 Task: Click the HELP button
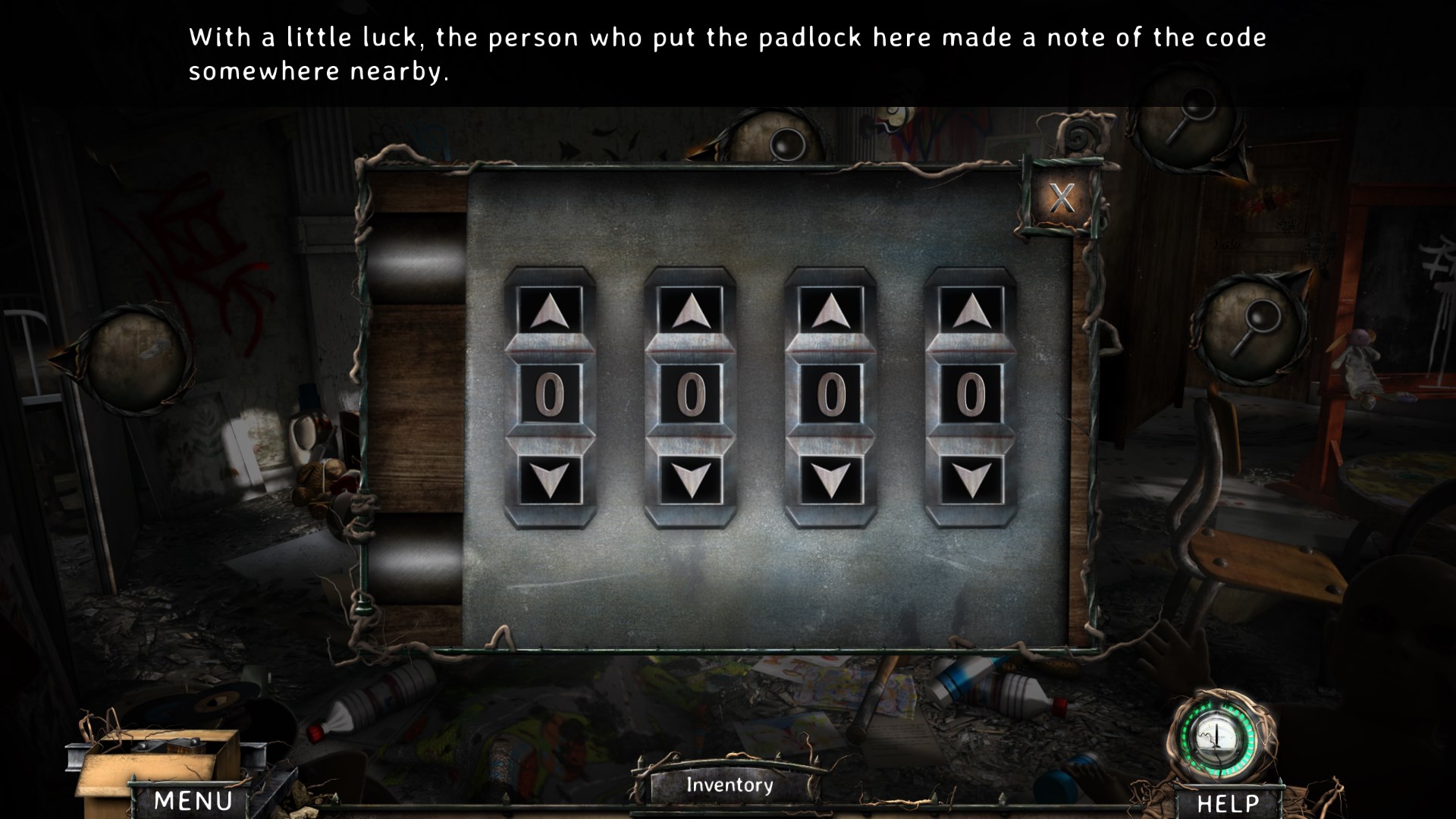point(1227,803)
